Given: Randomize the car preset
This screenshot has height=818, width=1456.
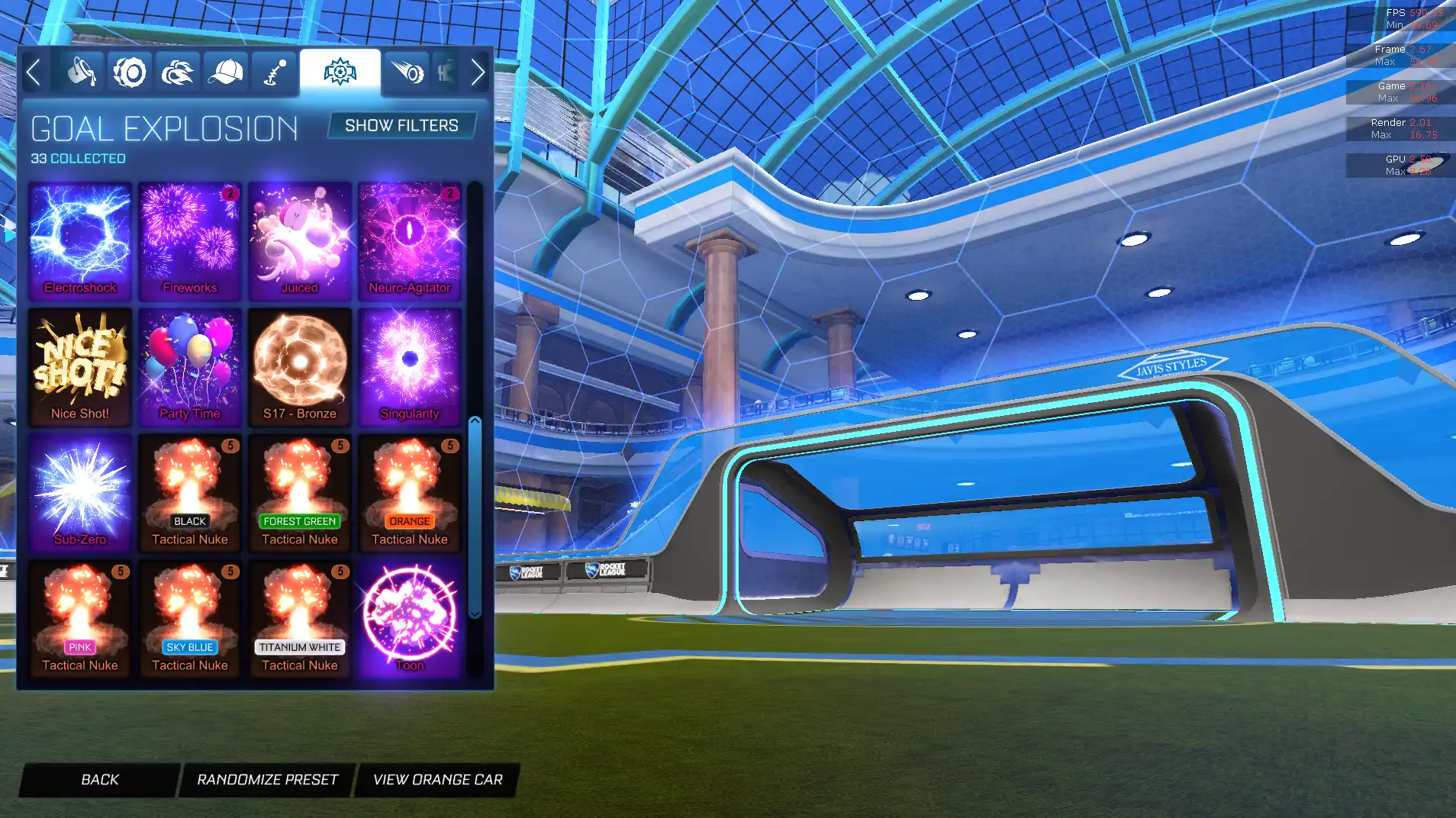Looking at the screenshot, I should [267, 779].
